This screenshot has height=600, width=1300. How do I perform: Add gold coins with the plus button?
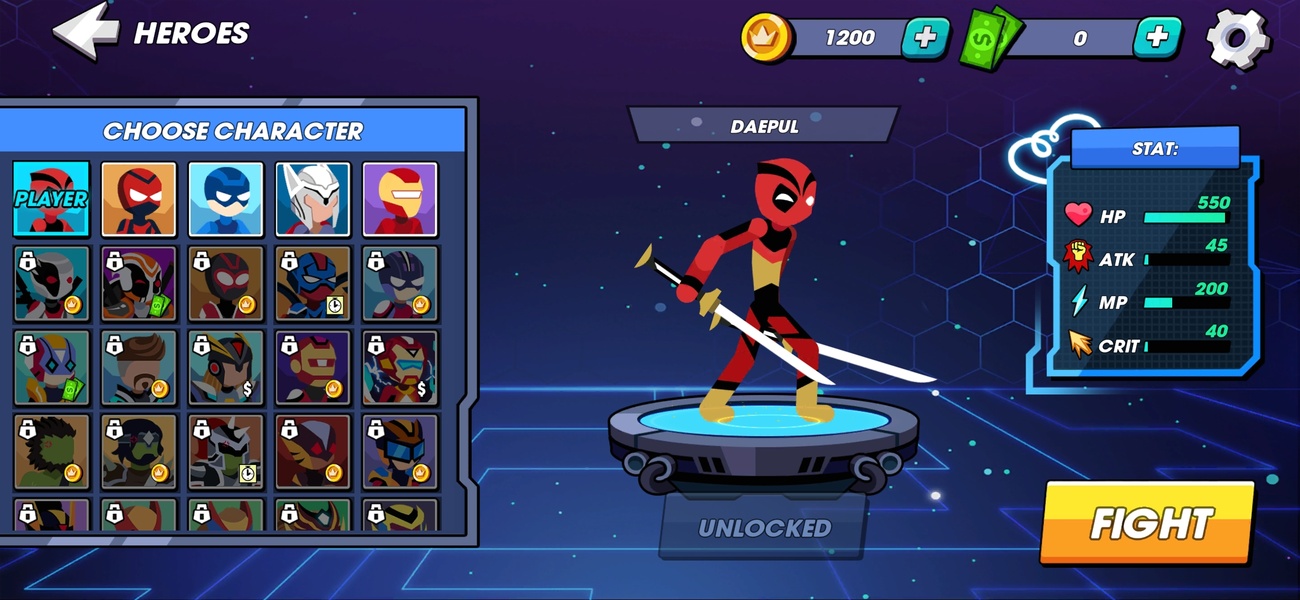925,38
